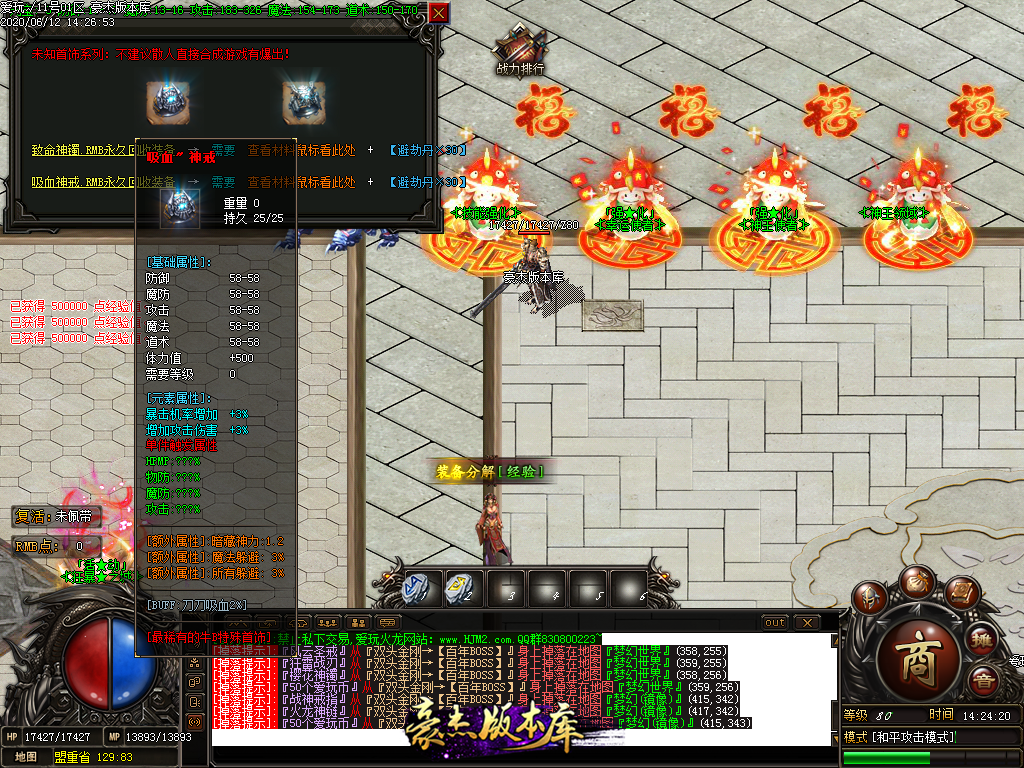
Task: Open the bag via money pouch icon
Action: tap(916, 580)
